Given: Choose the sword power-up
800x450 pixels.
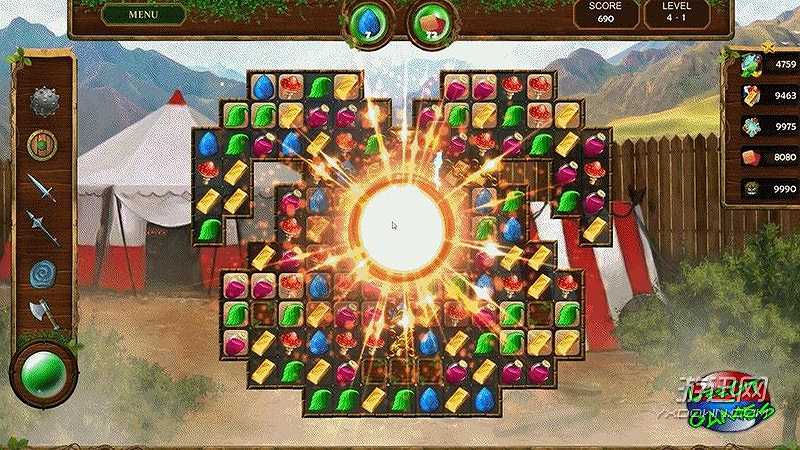Looking at the screenshot, I should tap(42, 187).
